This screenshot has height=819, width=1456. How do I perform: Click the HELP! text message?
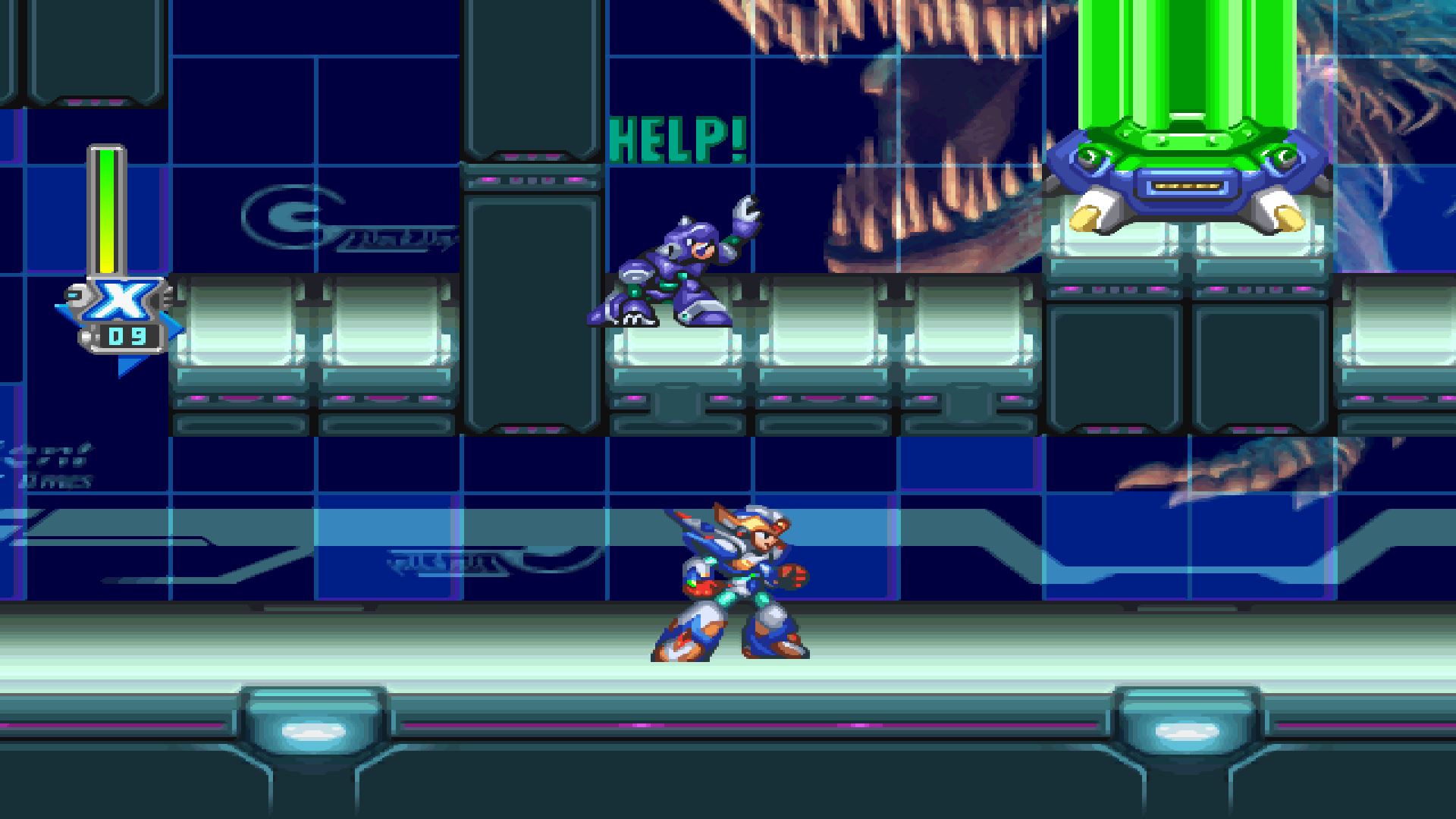coord(677,136)
